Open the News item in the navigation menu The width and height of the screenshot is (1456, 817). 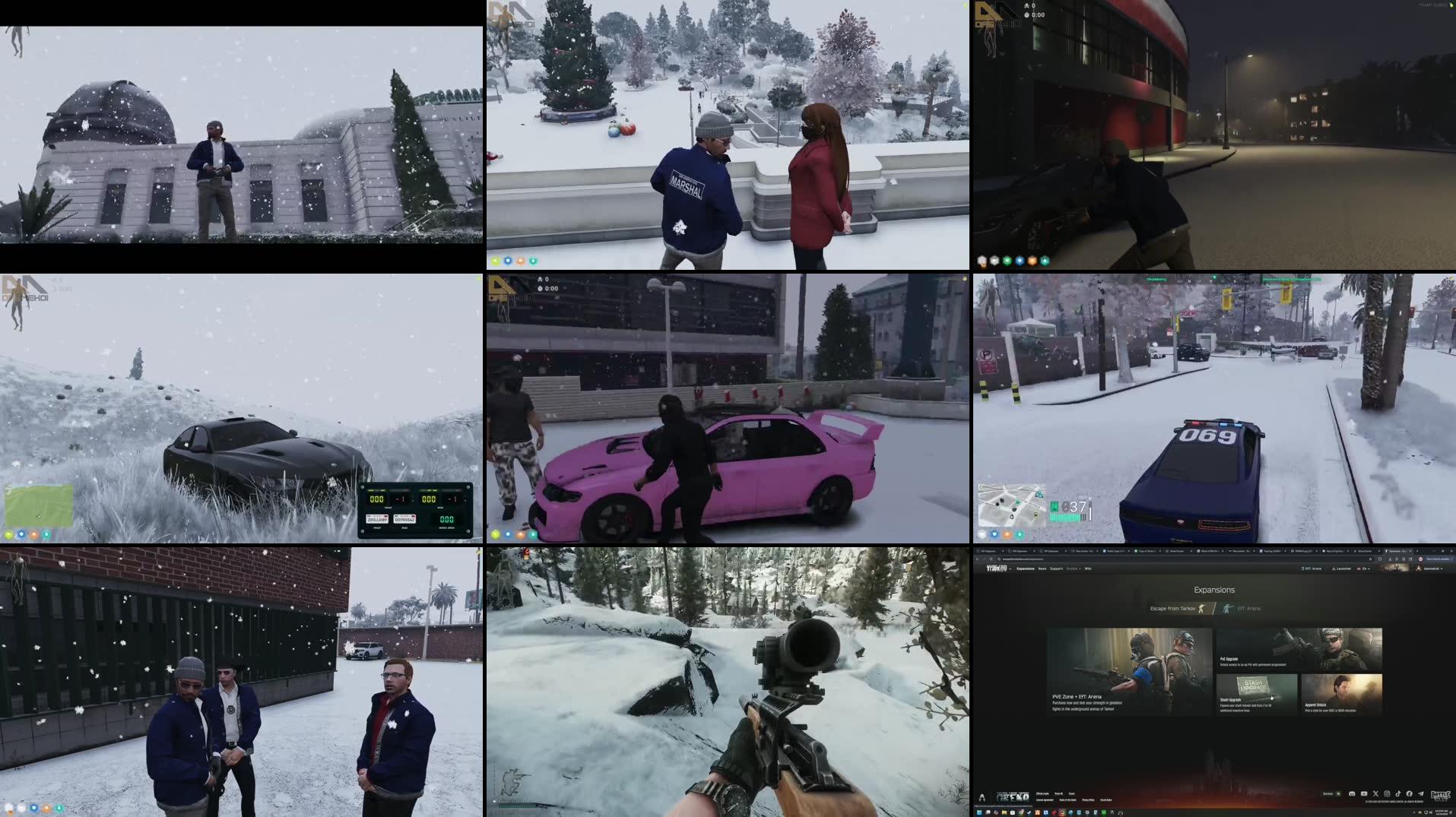(1042, 568)
